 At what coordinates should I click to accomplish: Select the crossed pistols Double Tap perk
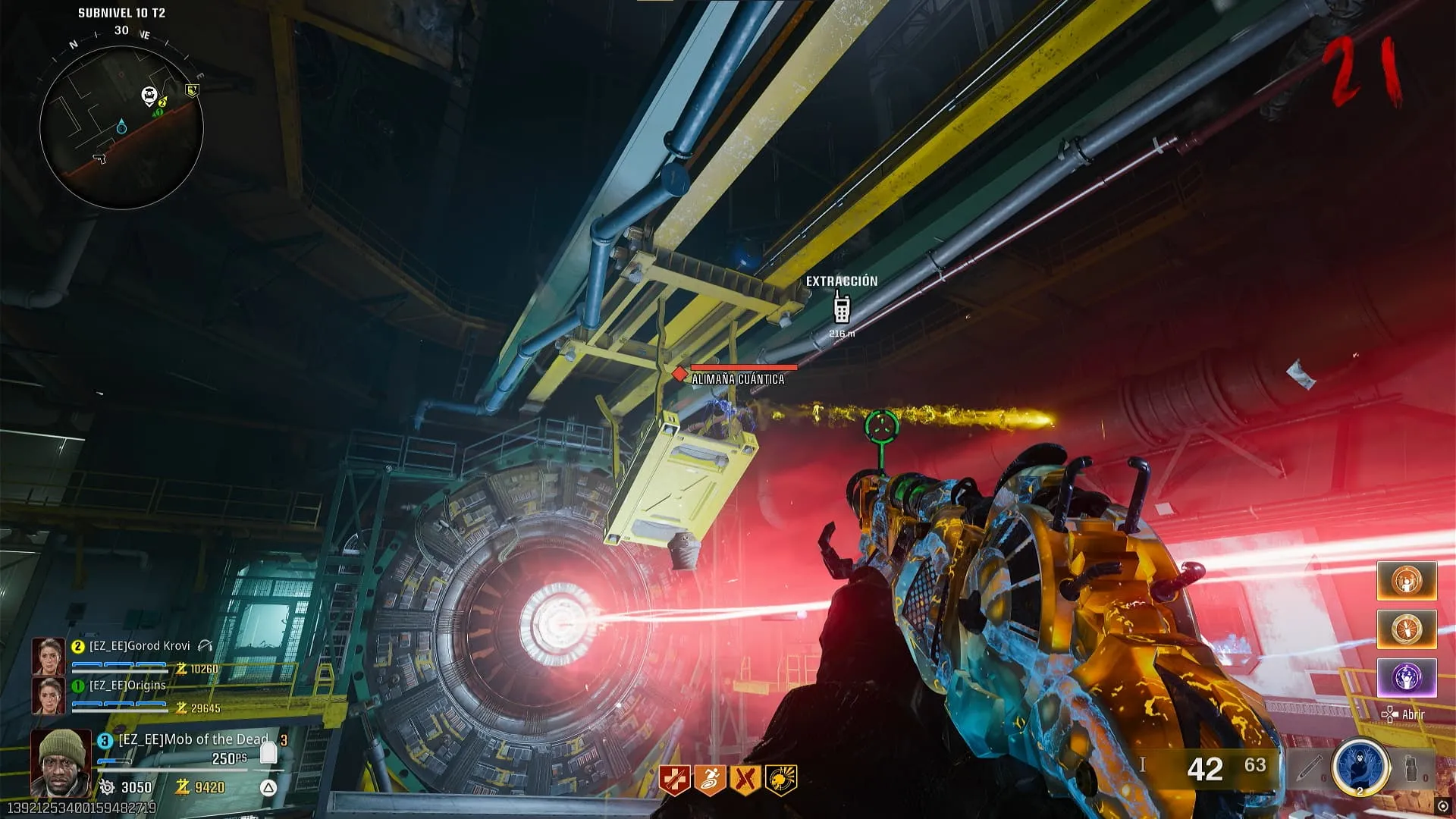[x=745, y=780]
